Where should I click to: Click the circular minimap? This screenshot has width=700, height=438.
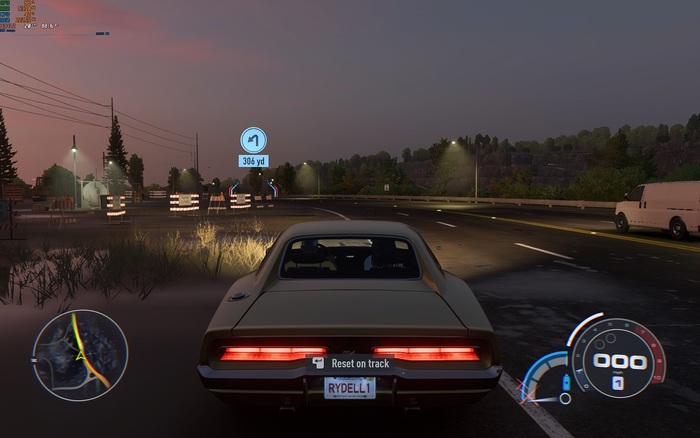tap(80, 354)
